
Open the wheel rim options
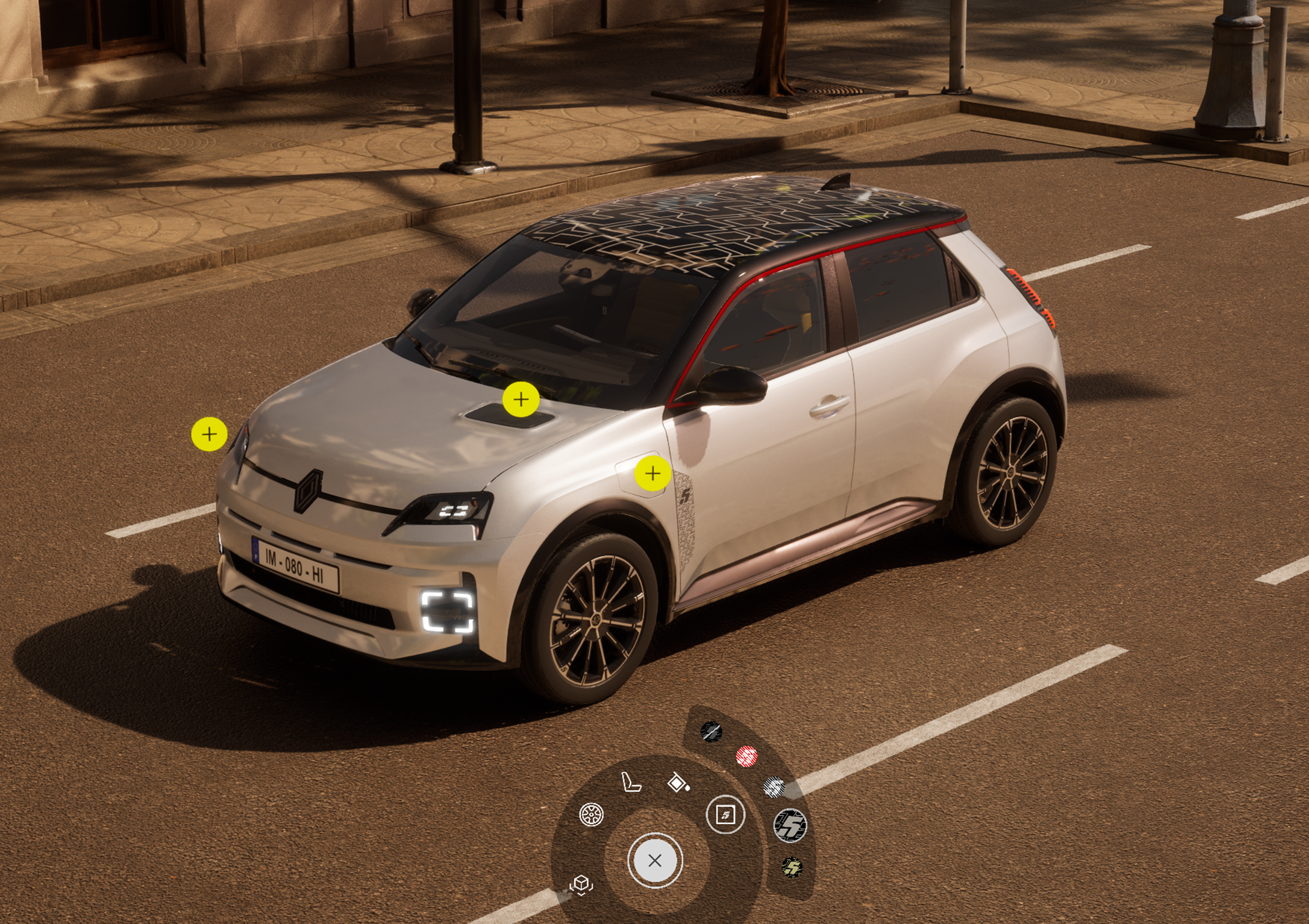[x=591, y=814]
